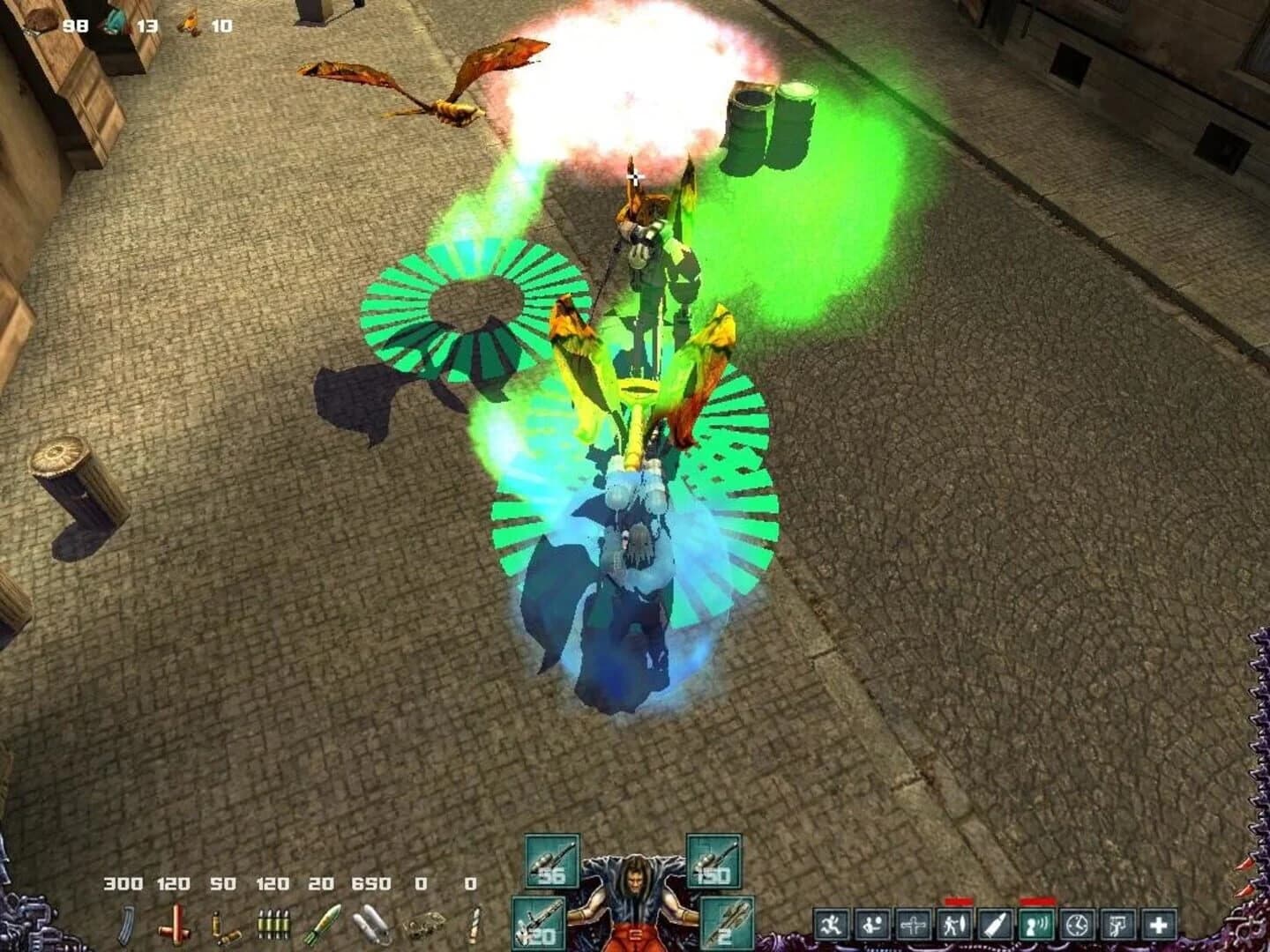Click the plus medkit icon at the row's end
This screenshot has height=952, width=1270.
coord(1158,923)
